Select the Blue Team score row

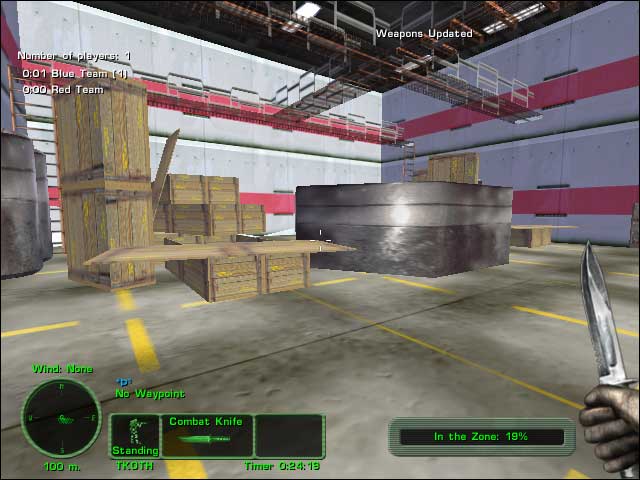(x=76, y=73)
